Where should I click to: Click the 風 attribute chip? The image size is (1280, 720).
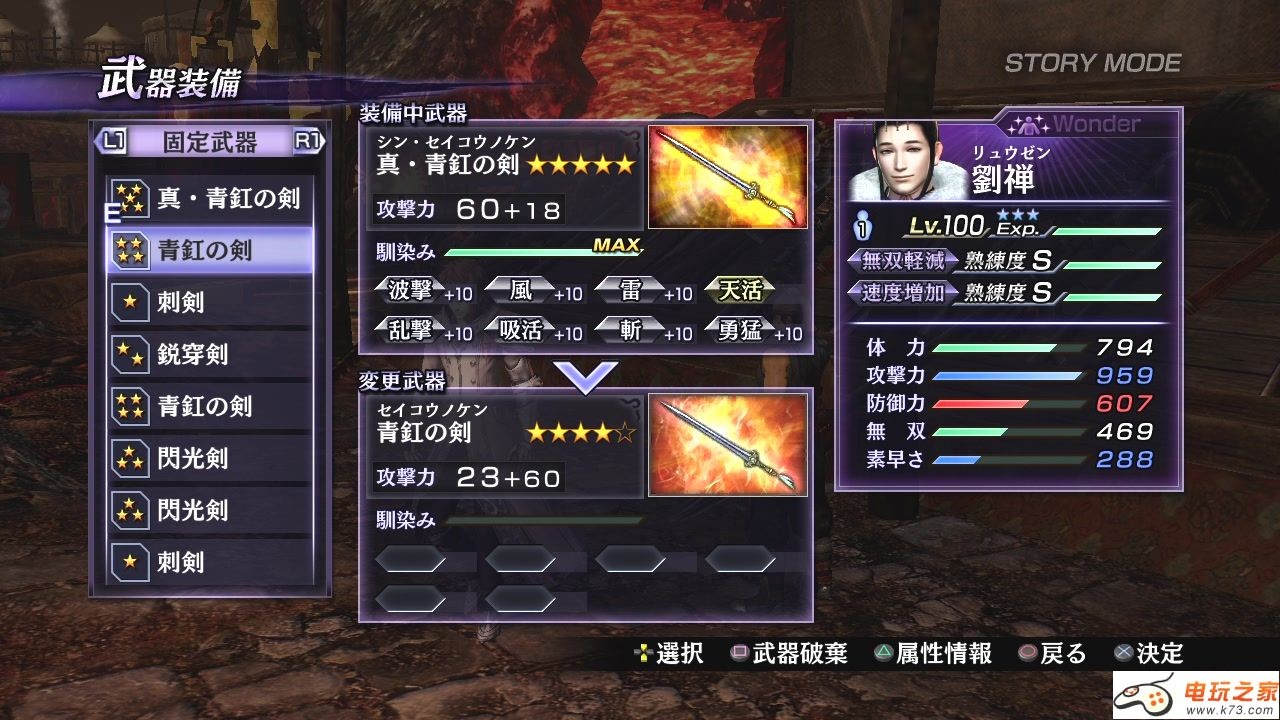(521, 291)
